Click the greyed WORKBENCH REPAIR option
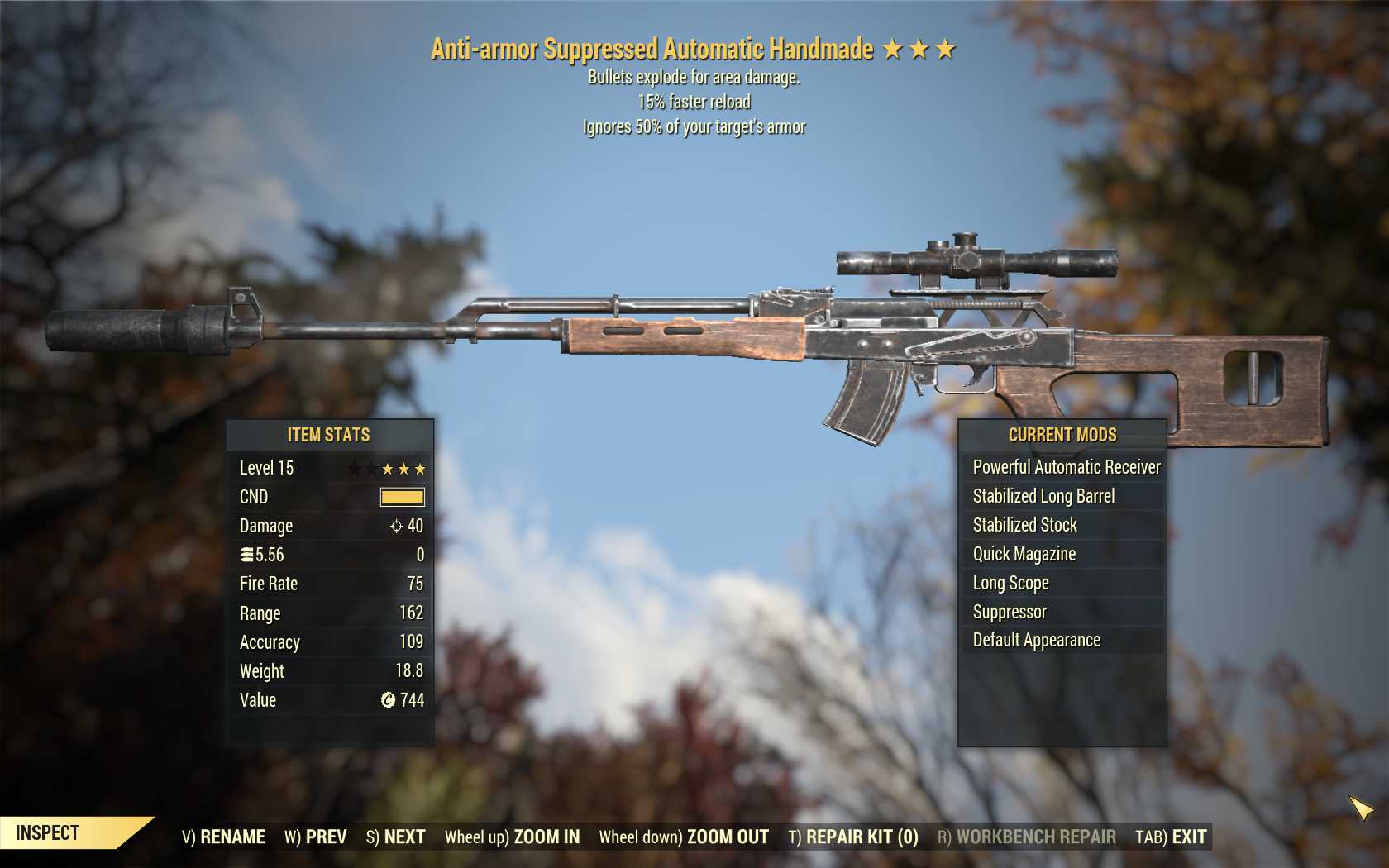 tap(1026, 837)
